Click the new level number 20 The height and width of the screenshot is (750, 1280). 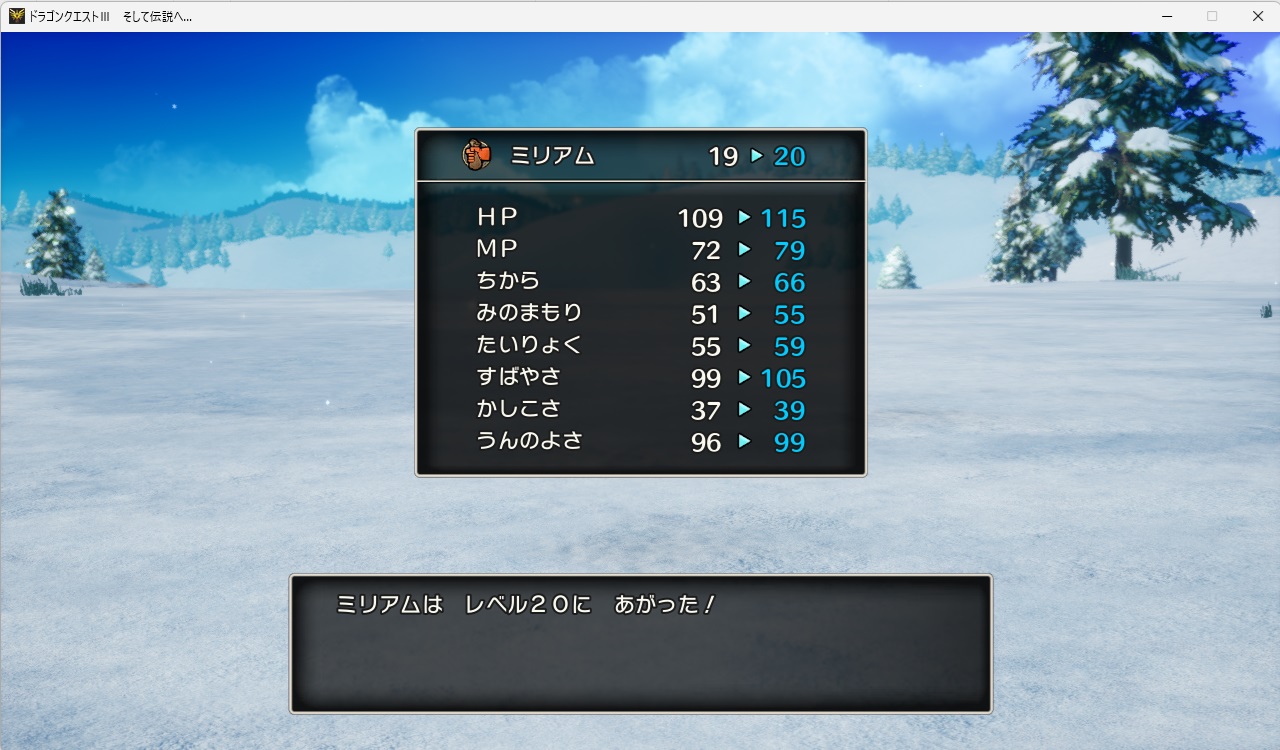[790, 156]
